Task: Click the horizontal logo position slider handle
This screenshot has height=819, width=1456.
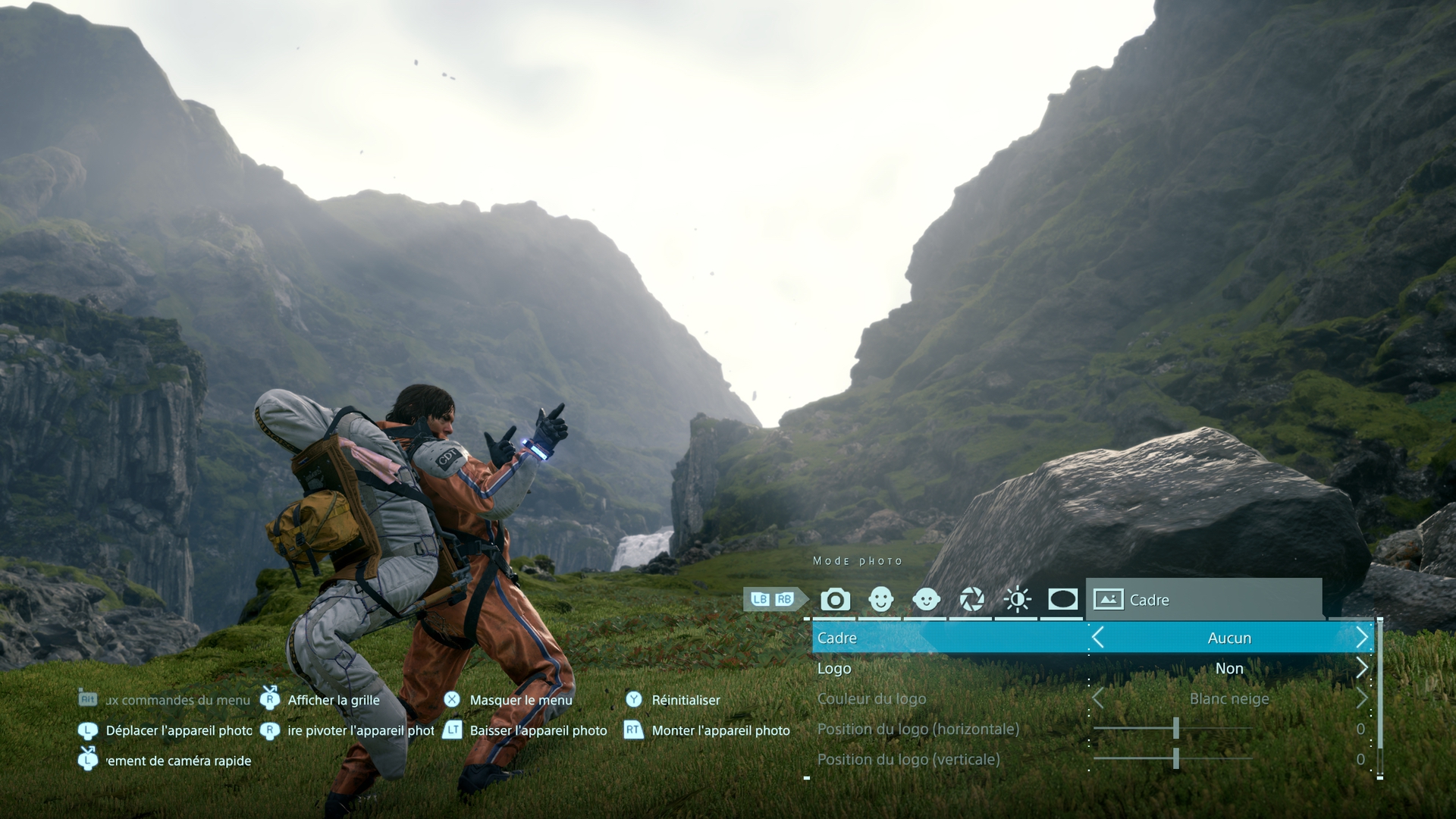Action: coord(1176,729)
